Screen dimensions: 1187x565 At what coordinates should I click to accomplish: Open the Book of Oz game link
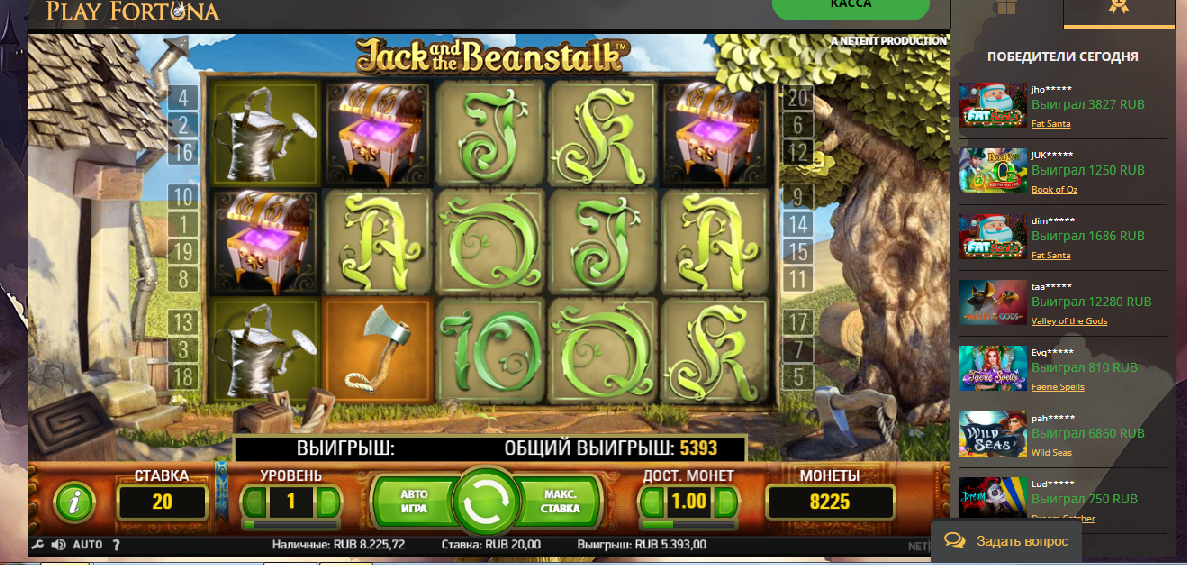click(1051, 189)
